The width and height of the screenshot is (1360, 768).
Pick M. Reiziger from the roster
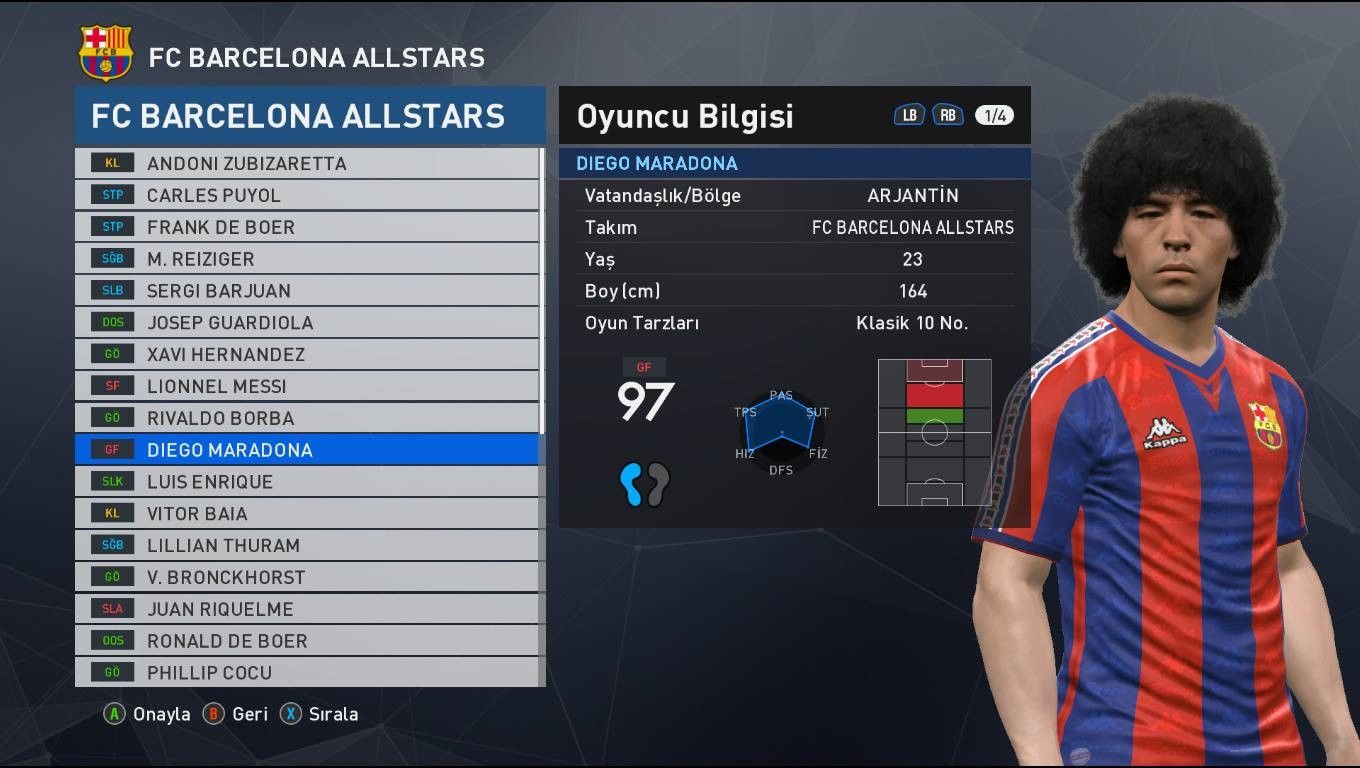click(x=307, y=259)
